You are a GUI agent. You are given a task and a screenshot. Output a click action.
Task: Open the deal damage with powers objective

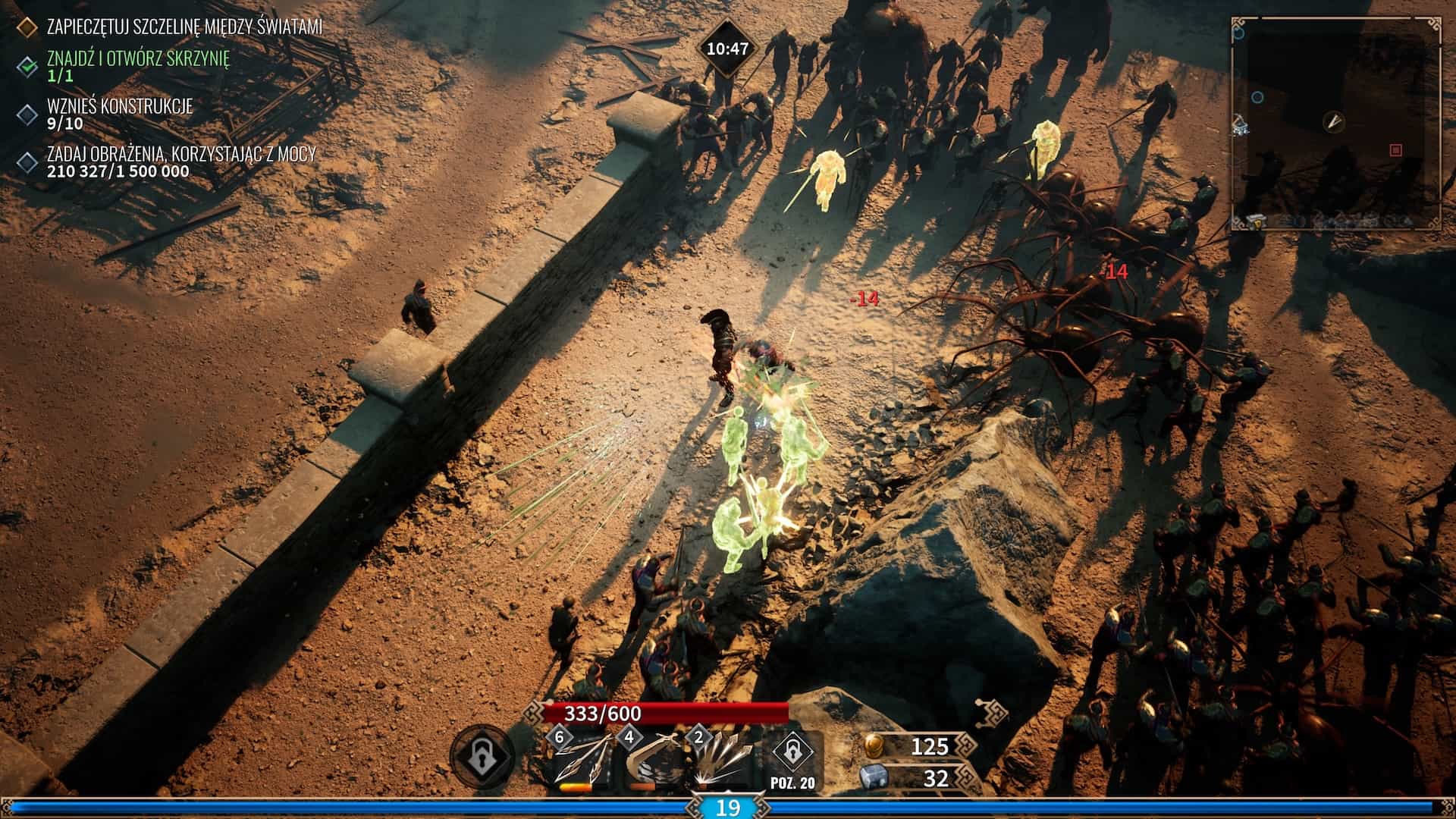point(181,162)
